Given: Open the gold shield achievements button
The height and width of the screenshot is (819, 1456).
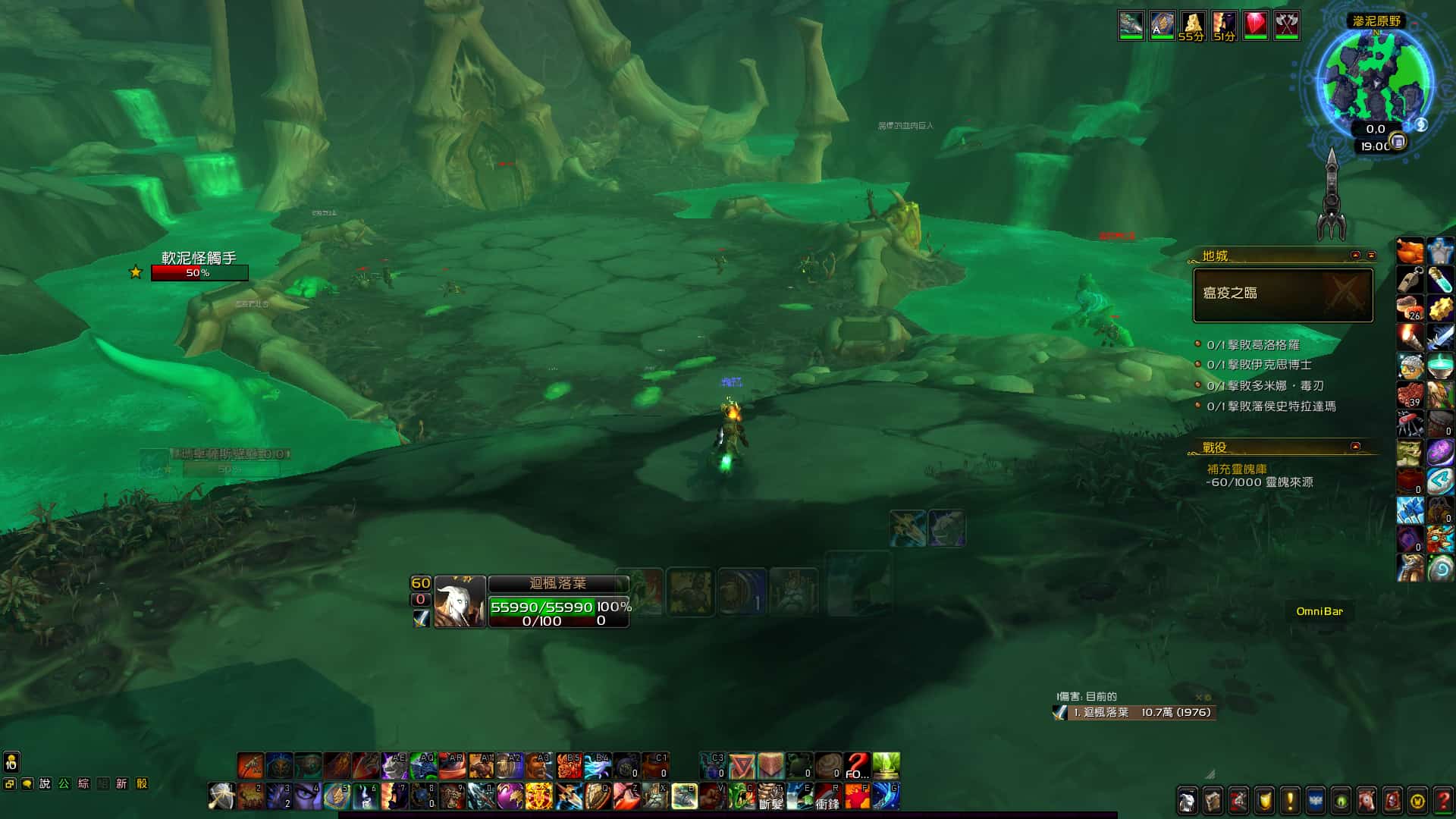Looking at the screenshot, I should 1264,800.
